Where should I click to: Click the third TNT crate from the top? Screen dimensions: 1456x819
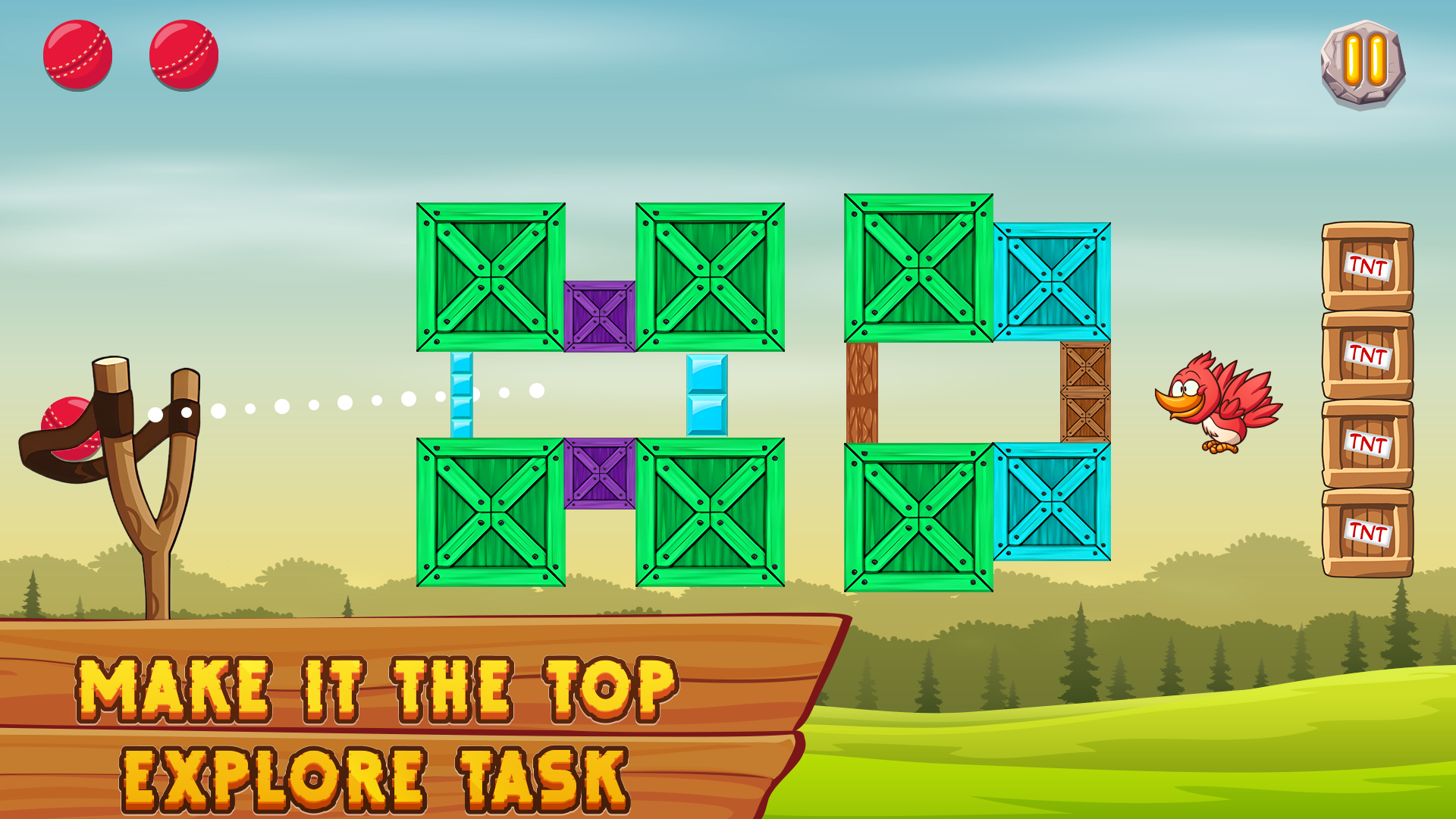(1365, 442)
